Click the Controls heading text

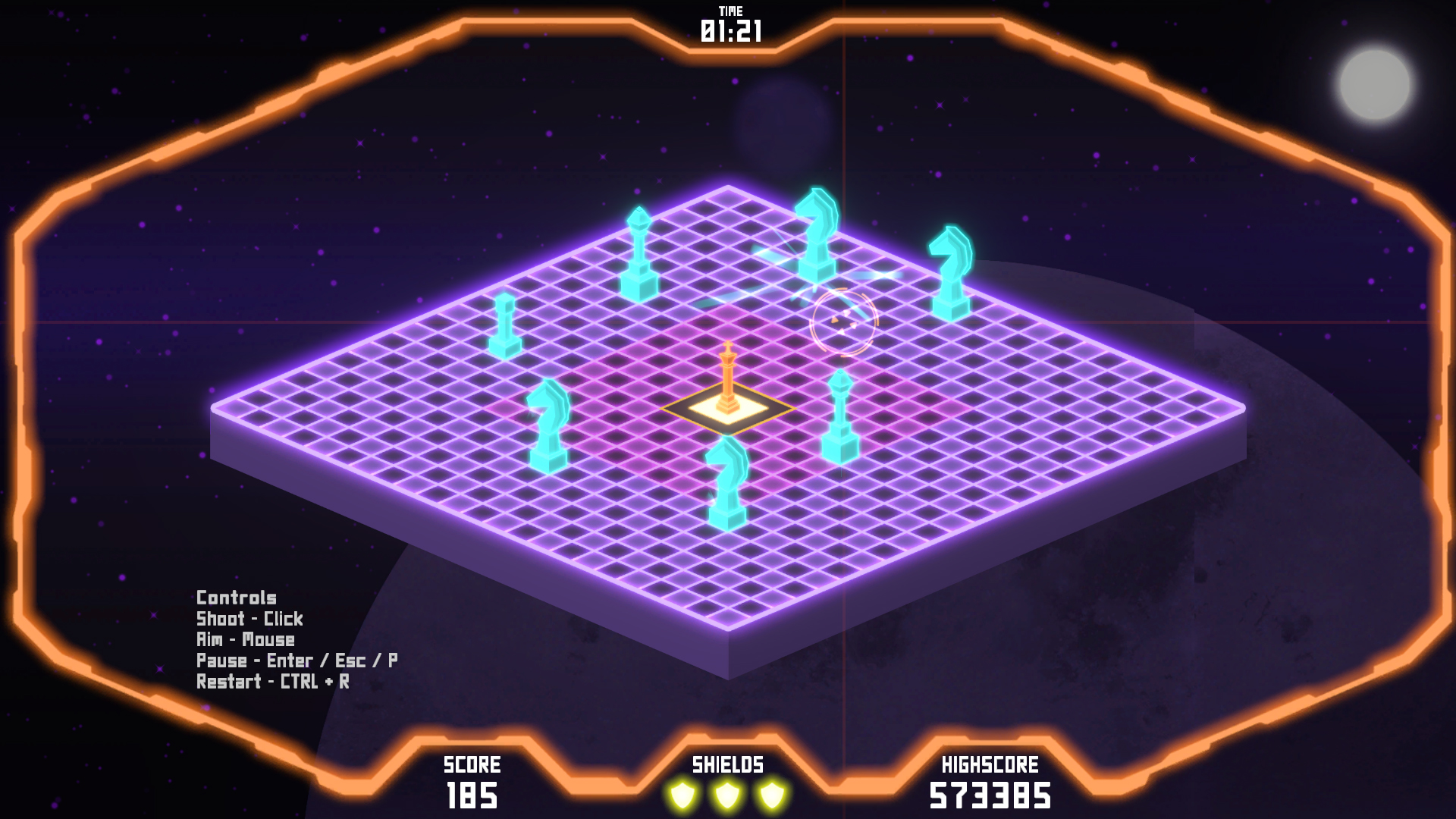click(x=236, y=598)
